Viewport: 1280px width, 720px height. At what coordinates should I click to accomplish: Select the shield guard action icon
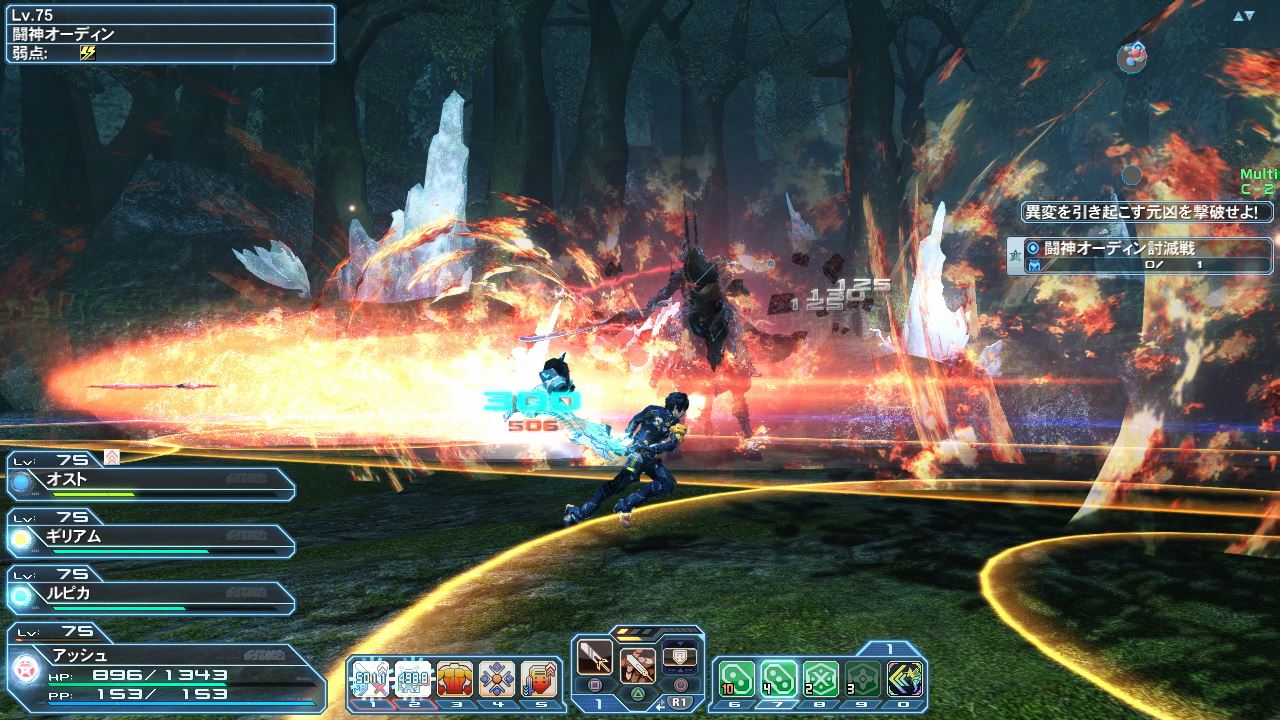680,656
